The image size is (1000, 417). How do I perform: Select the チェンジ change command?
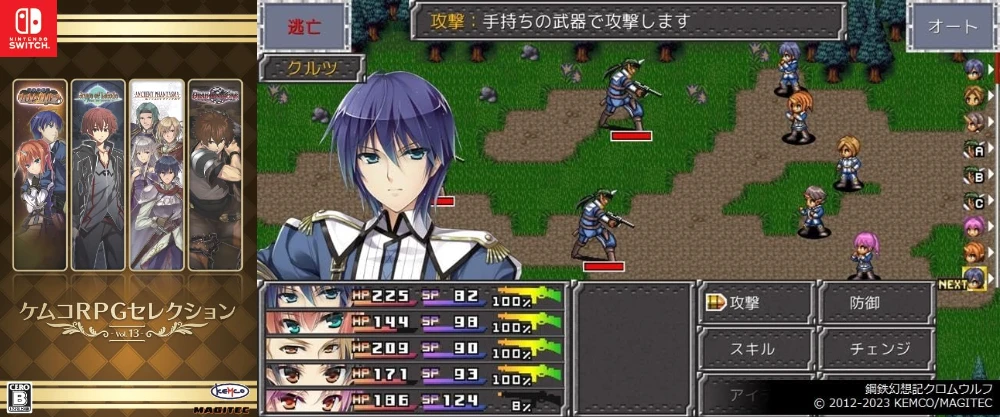pyautogui.click(x=879, y=349)
